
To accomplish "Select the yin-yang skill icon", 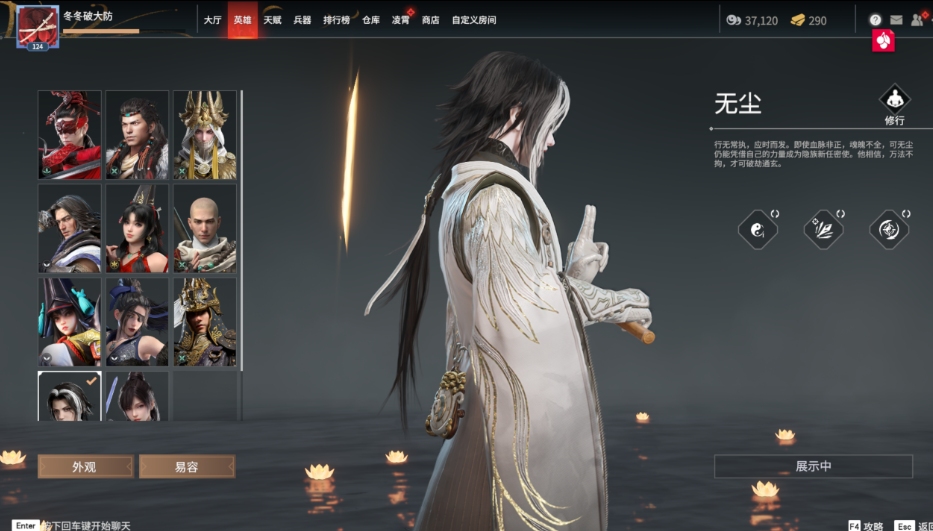I will click(x=758, y=230).
